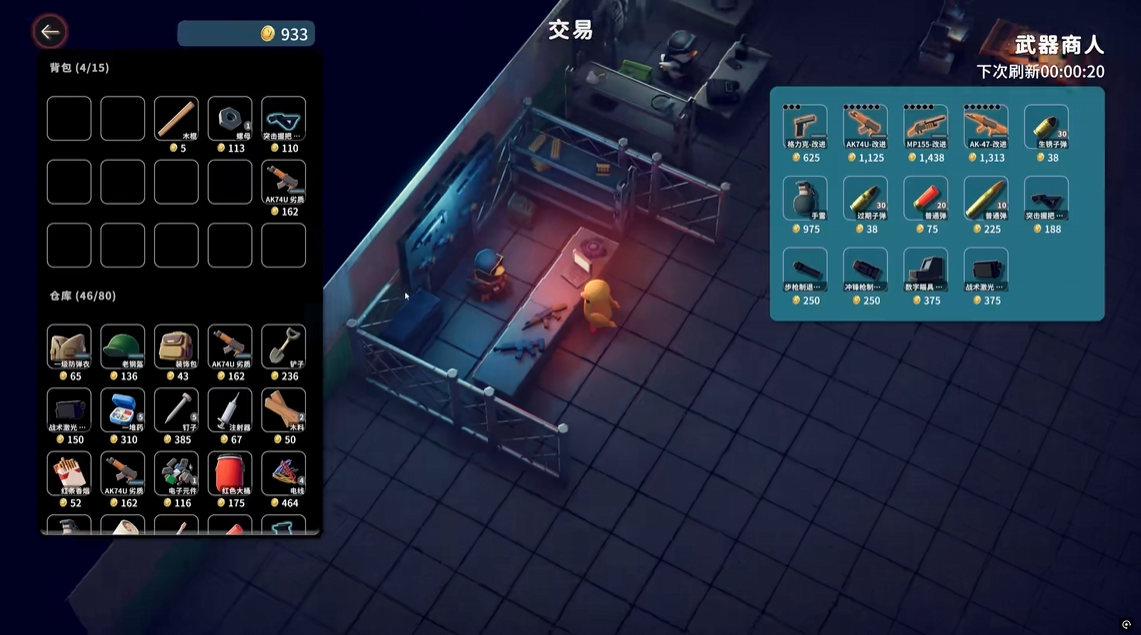
Task: Pick the shovel from the warehouse
Action: pyautogui.click(x=283, y=346)
